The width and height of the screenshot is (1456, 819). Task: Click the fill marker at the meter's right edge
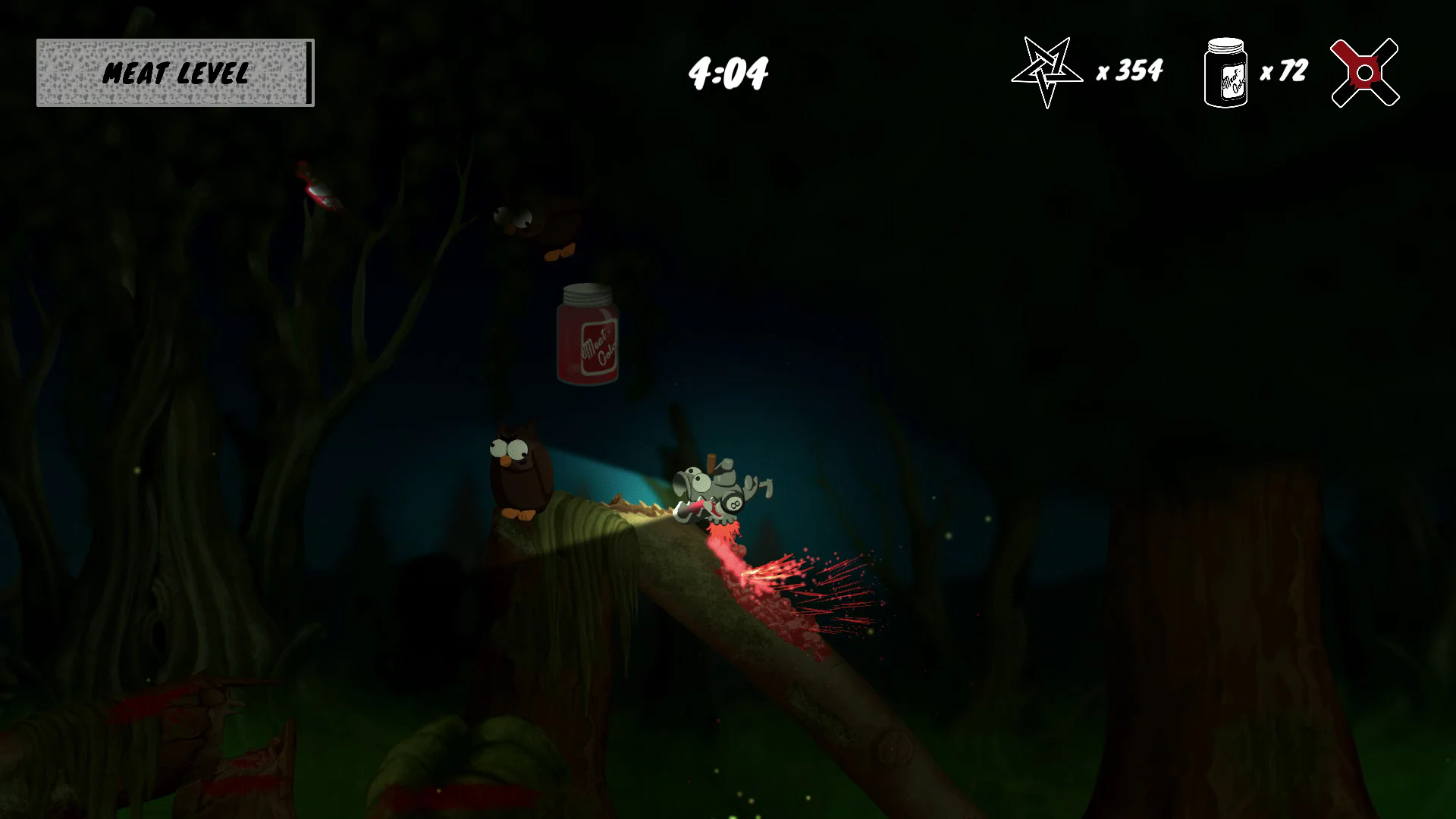click(x=307, y=73)
